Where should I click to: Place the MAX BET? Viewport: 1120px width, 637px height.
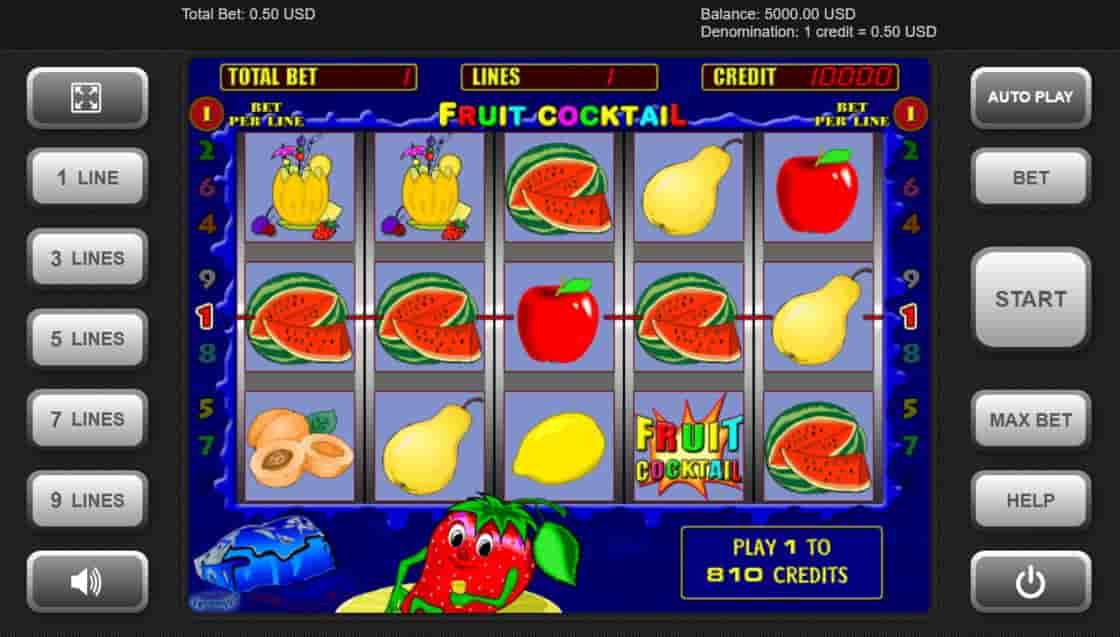click(1030, 419)
